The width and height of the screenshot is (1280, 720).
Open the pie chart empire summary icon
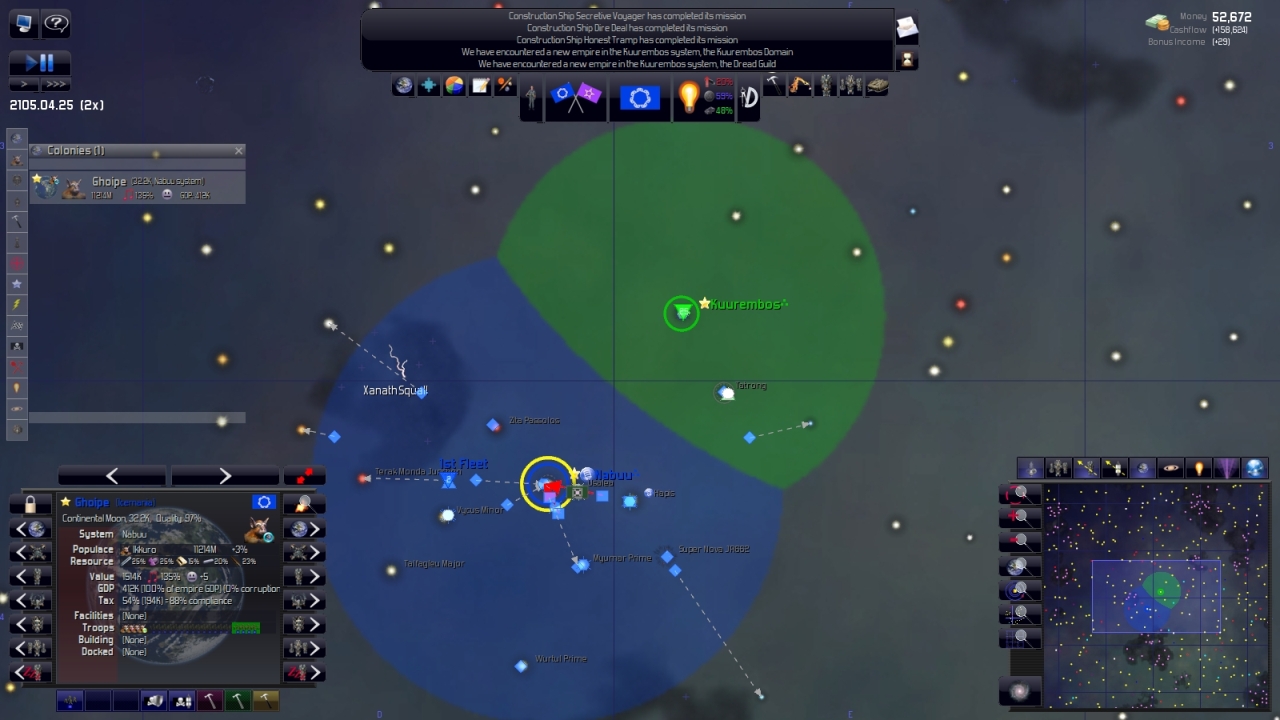click(x=454, y=86)
